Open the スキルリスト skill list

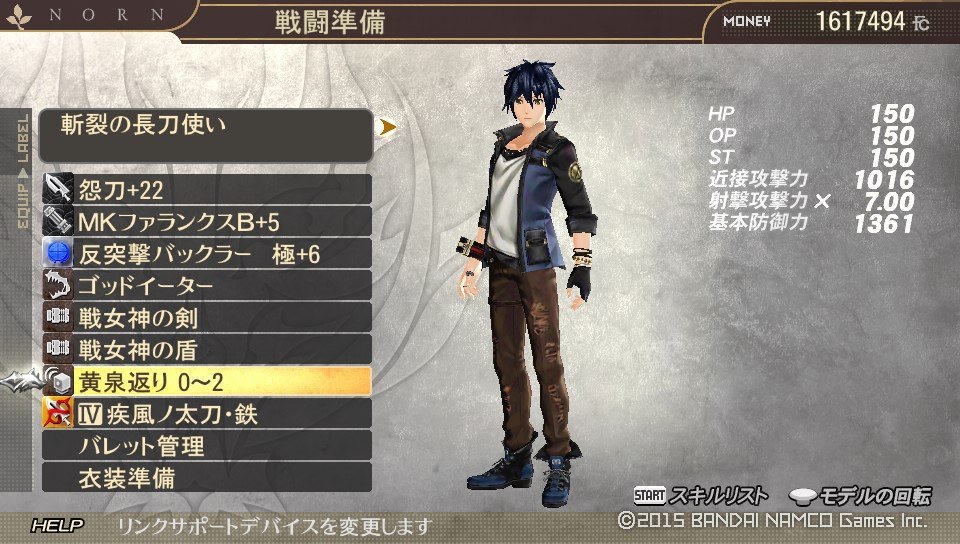click(x=701, y=496)
